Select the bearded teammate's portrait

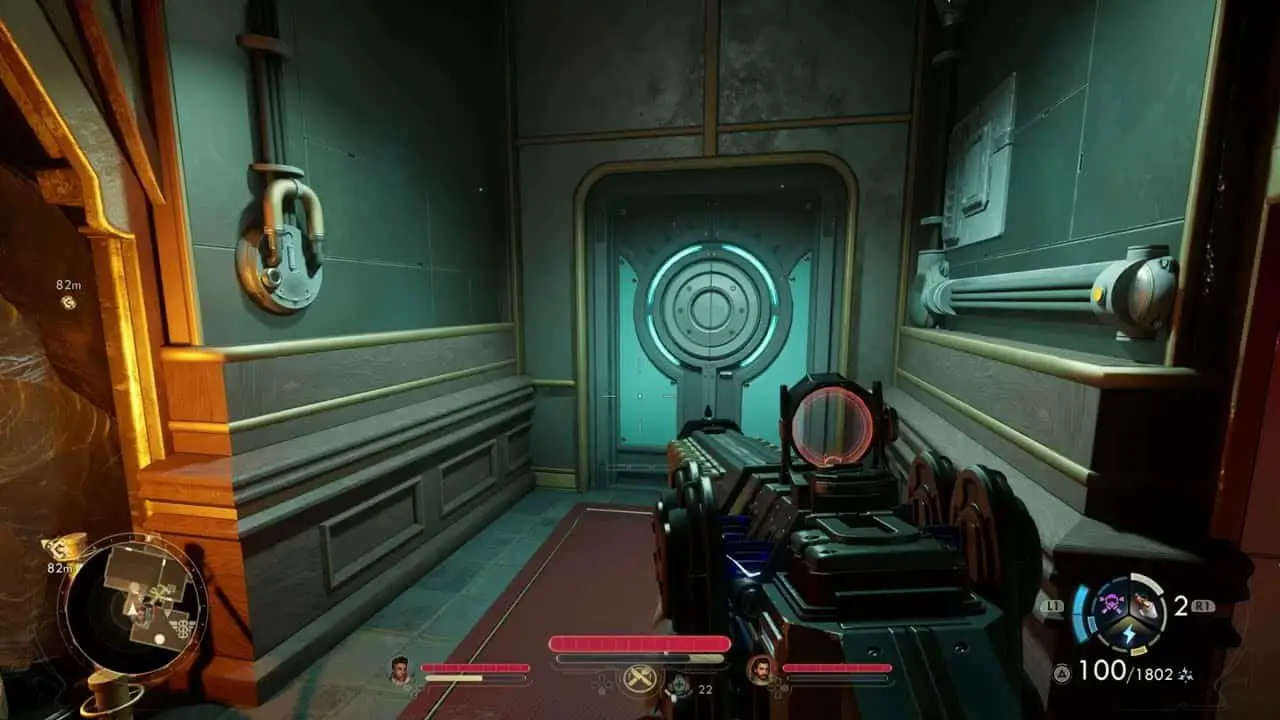pyautogui.click(x=760, y=668)
